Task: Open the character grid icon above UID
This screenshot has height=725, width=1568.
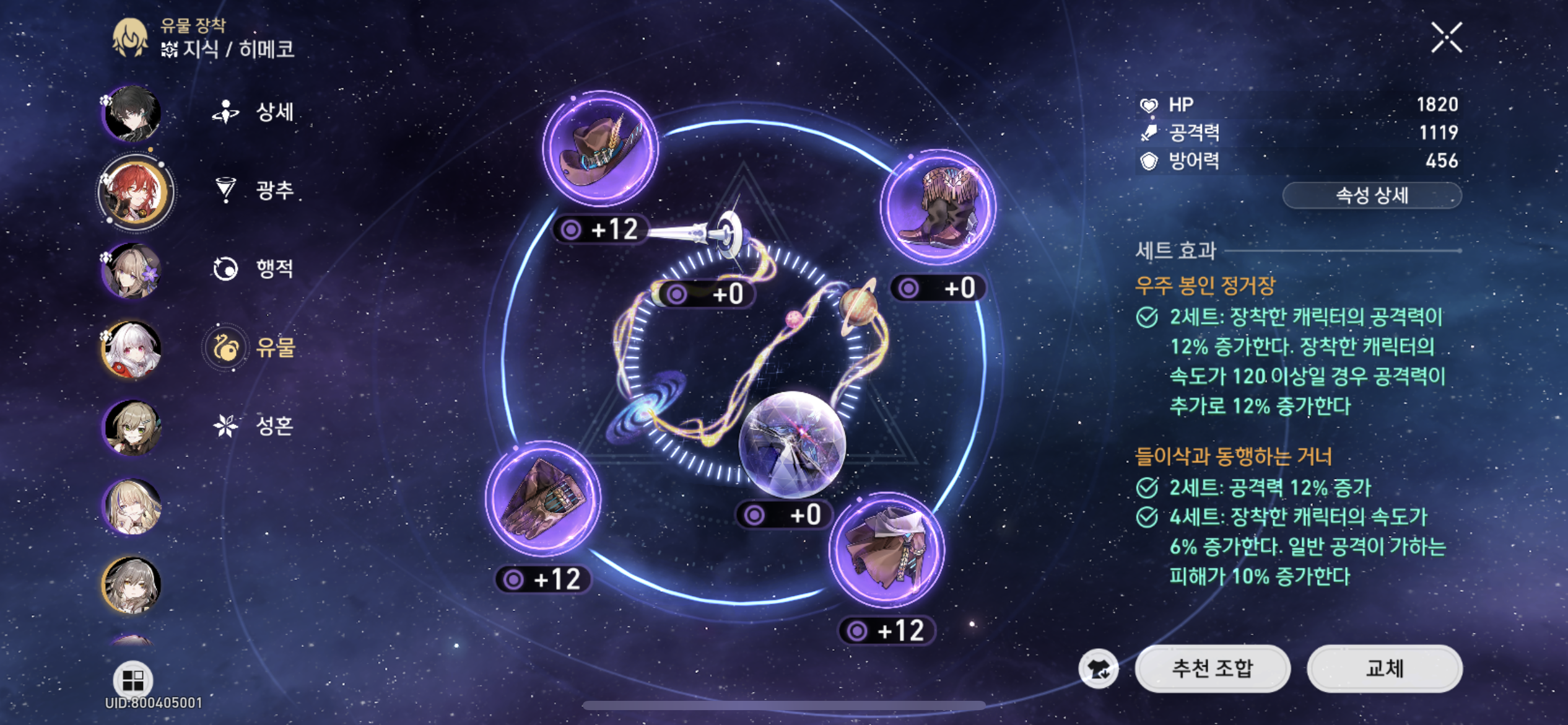Action: pos(133,680)
